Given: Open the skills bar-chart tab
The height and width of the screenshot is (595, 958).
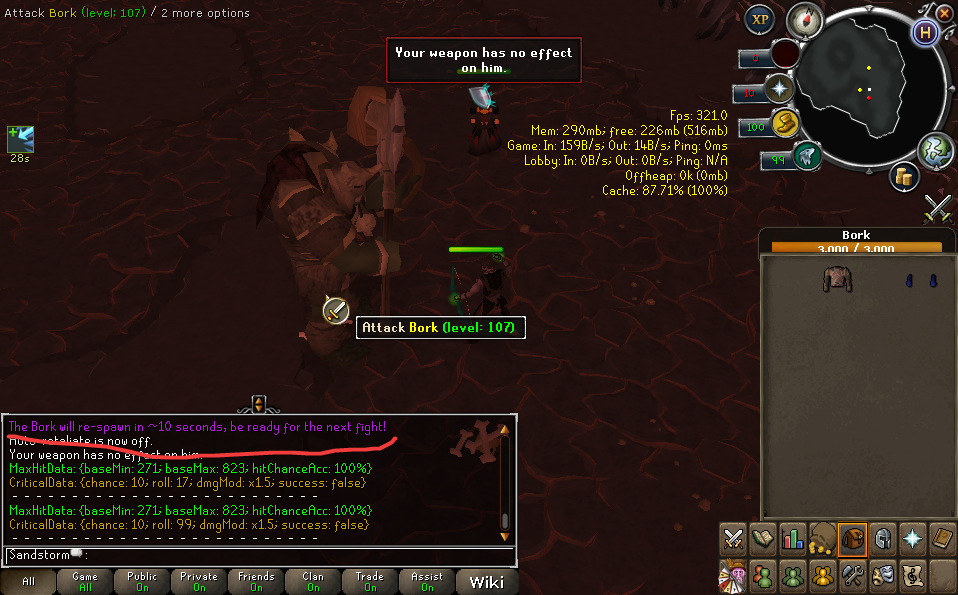Looking at the screenshot, I should [793, 538].
